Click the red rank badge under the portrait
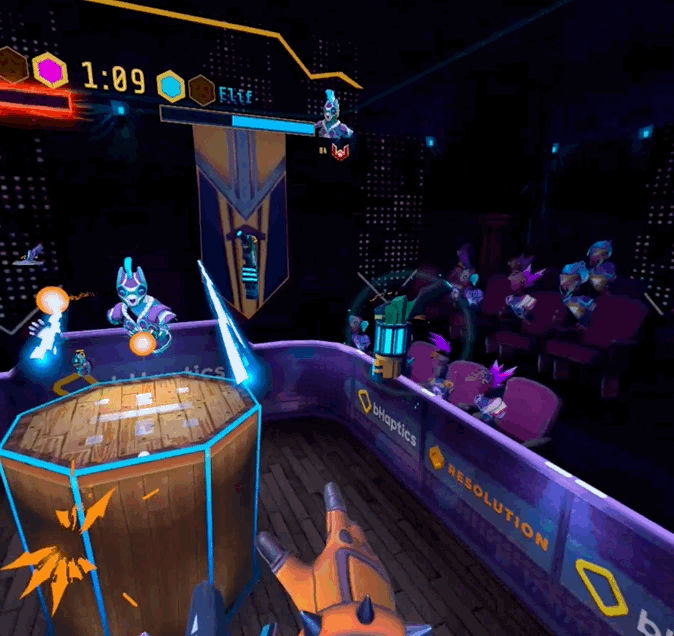 pyautogui.click(x=340, y=151)
